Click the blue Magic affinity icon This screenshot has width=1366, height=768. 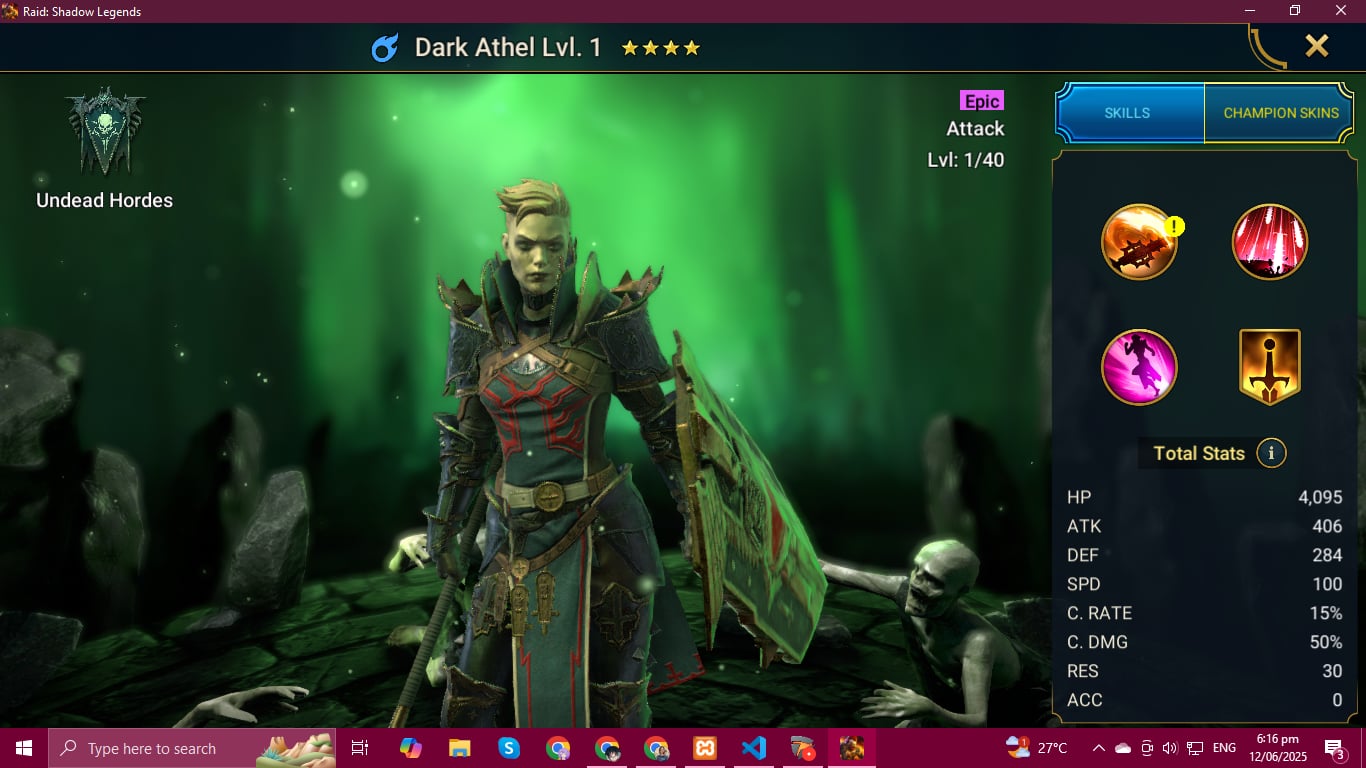[385, 48]
